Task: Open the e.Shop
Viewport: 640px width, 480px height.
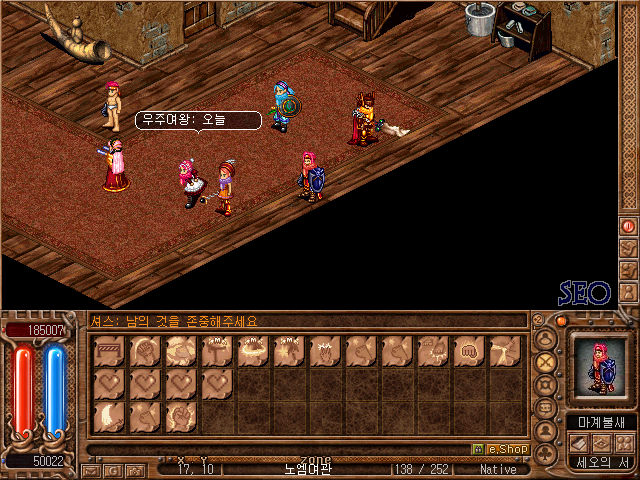Action: pos(500,450)
